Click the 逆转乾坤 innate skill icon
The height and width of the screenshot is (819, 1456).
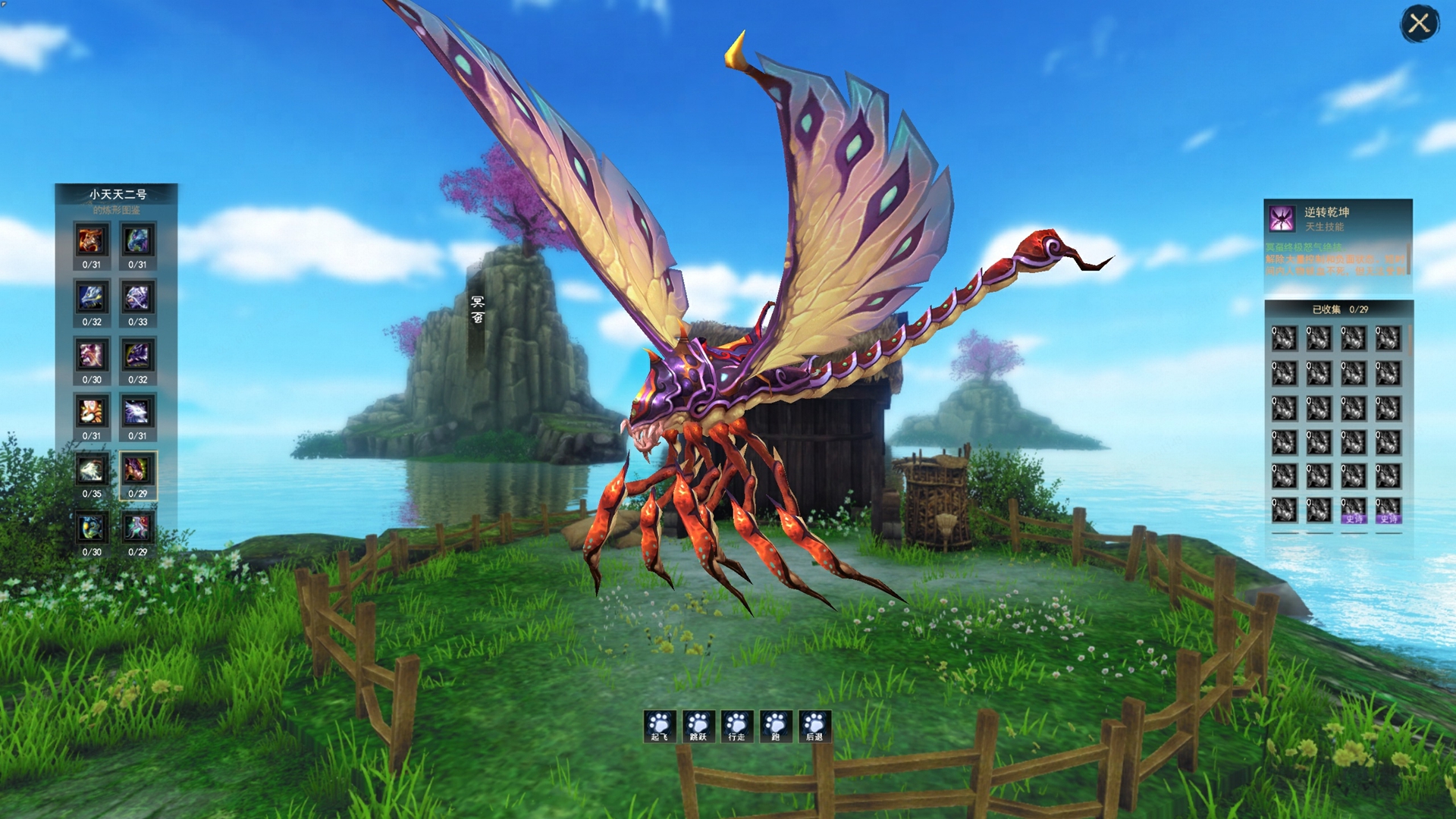pyautogui.click(x=1282, y=218)
